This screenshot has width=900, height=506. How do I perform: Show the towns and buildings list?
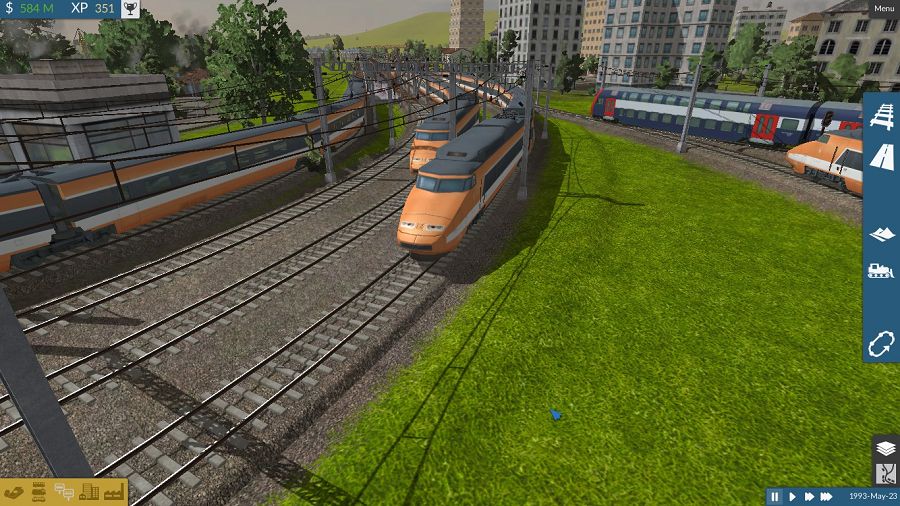tap(88, 492)
